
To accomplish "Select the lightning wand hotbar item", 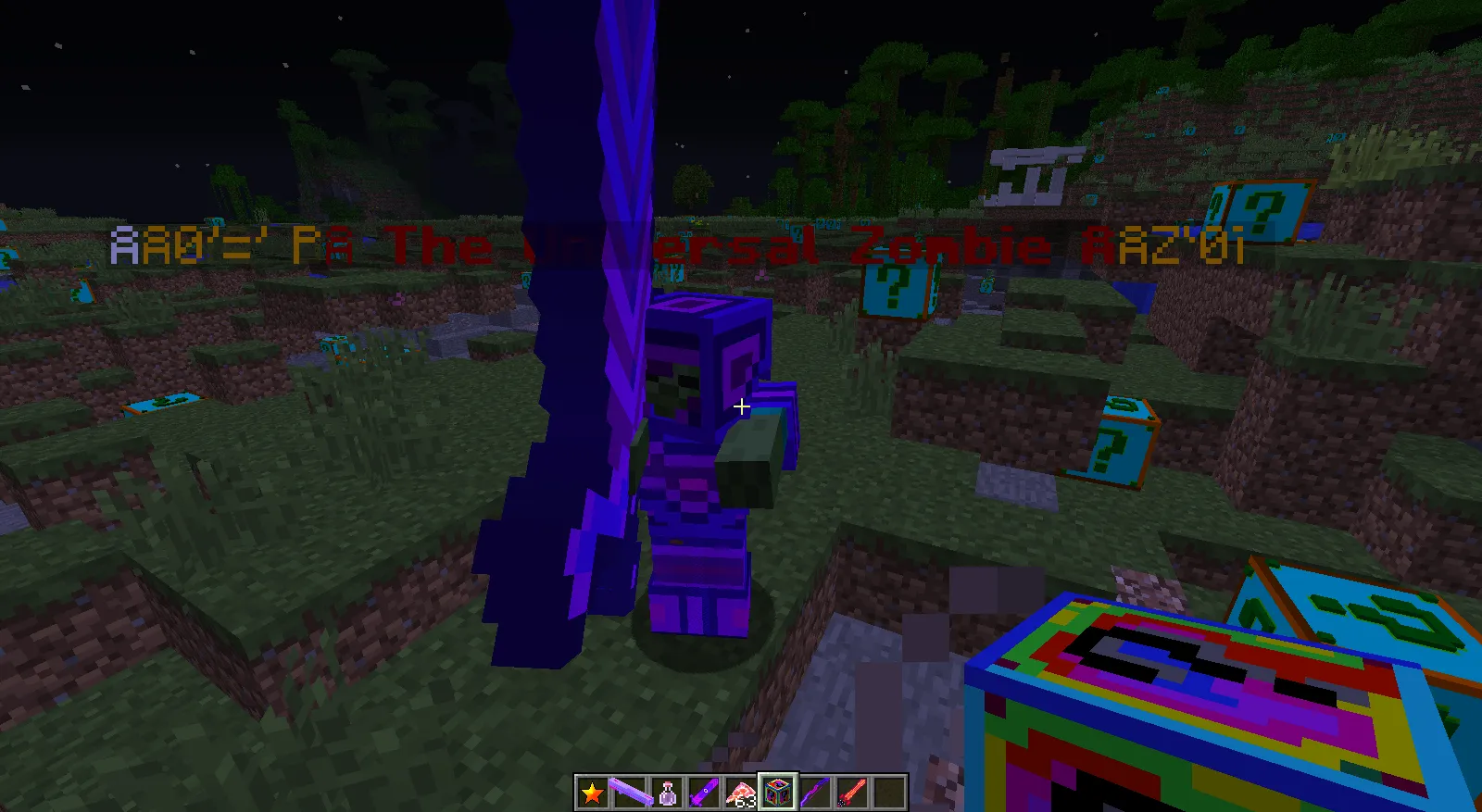I will coord(815,791).
